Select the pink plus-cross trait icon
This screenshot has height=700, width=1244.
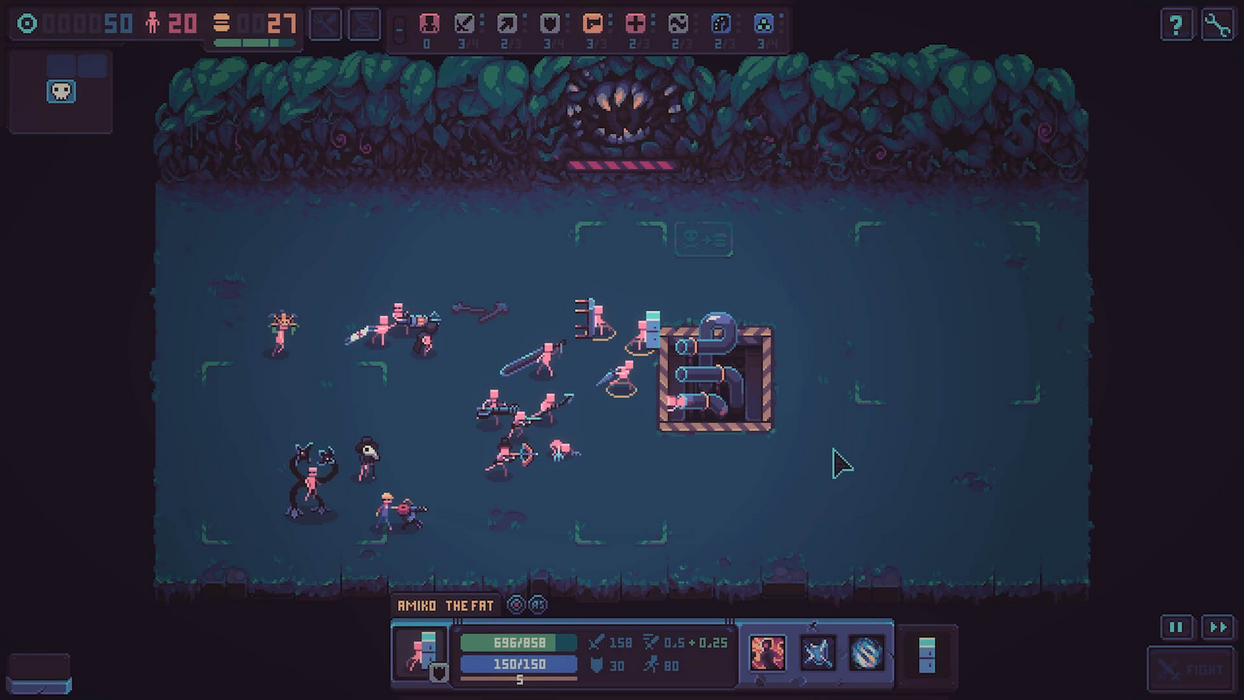[635, 24]
